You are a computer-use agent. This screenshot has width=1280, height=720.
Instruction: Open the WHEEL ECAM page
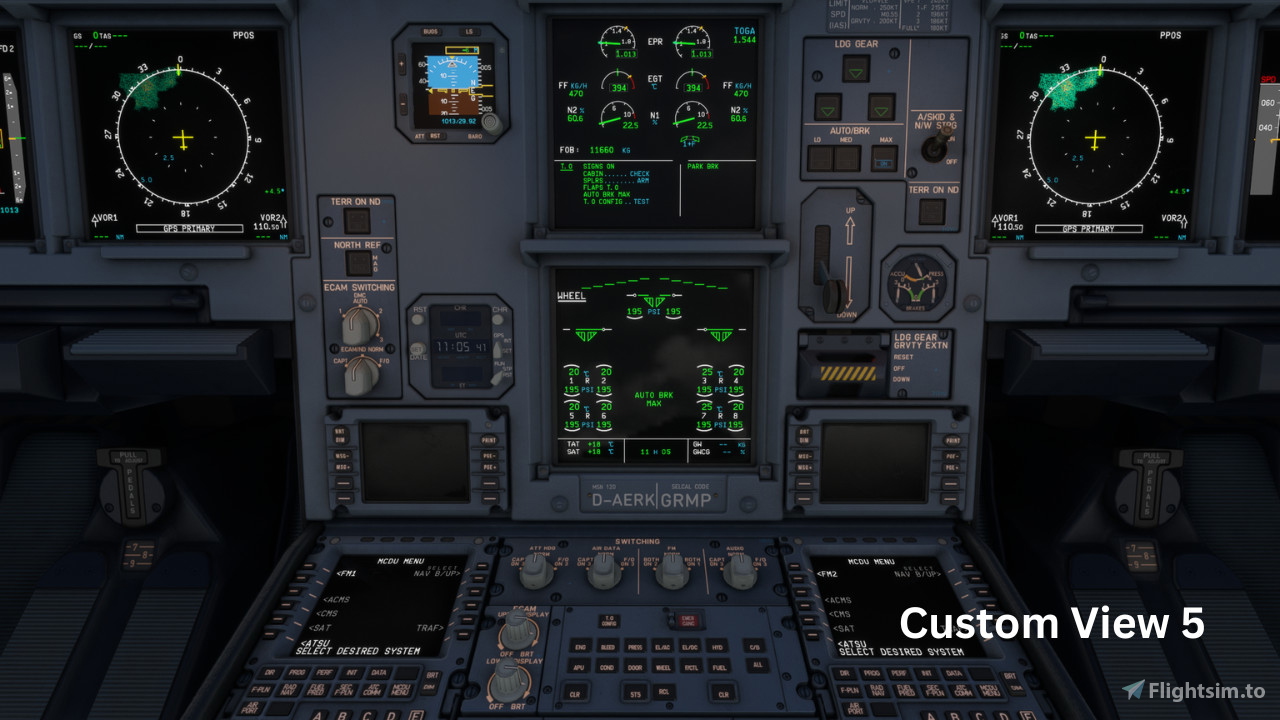[x=665, y=667]
